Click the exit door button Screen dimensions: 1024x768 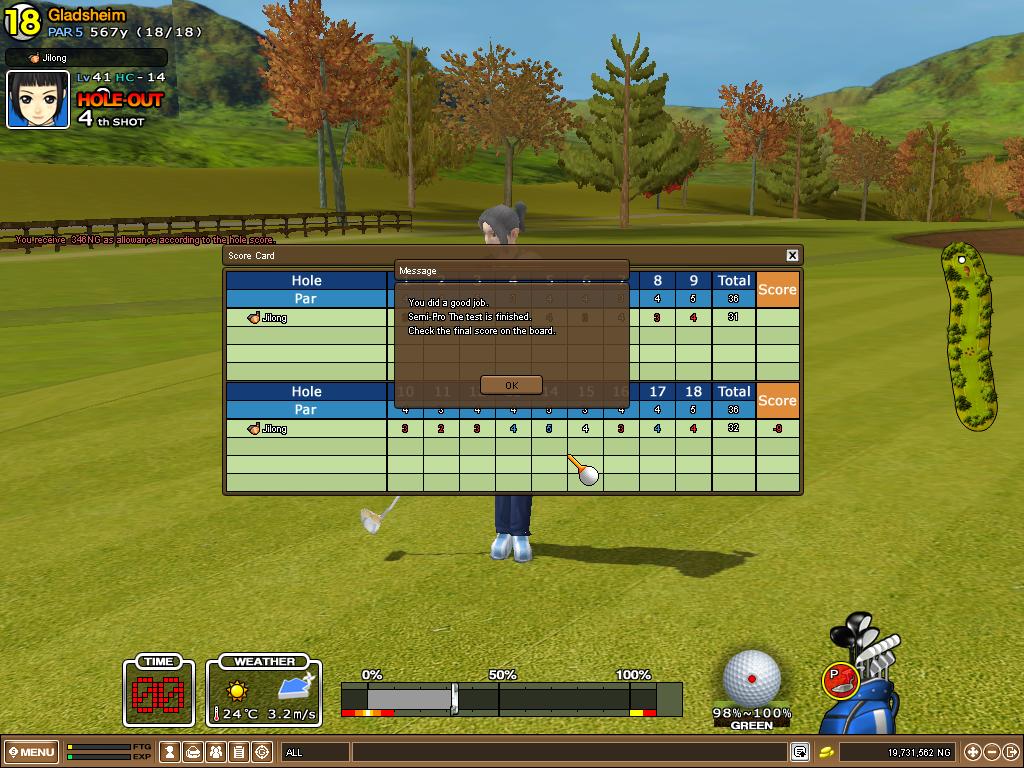pos(1010,752)
